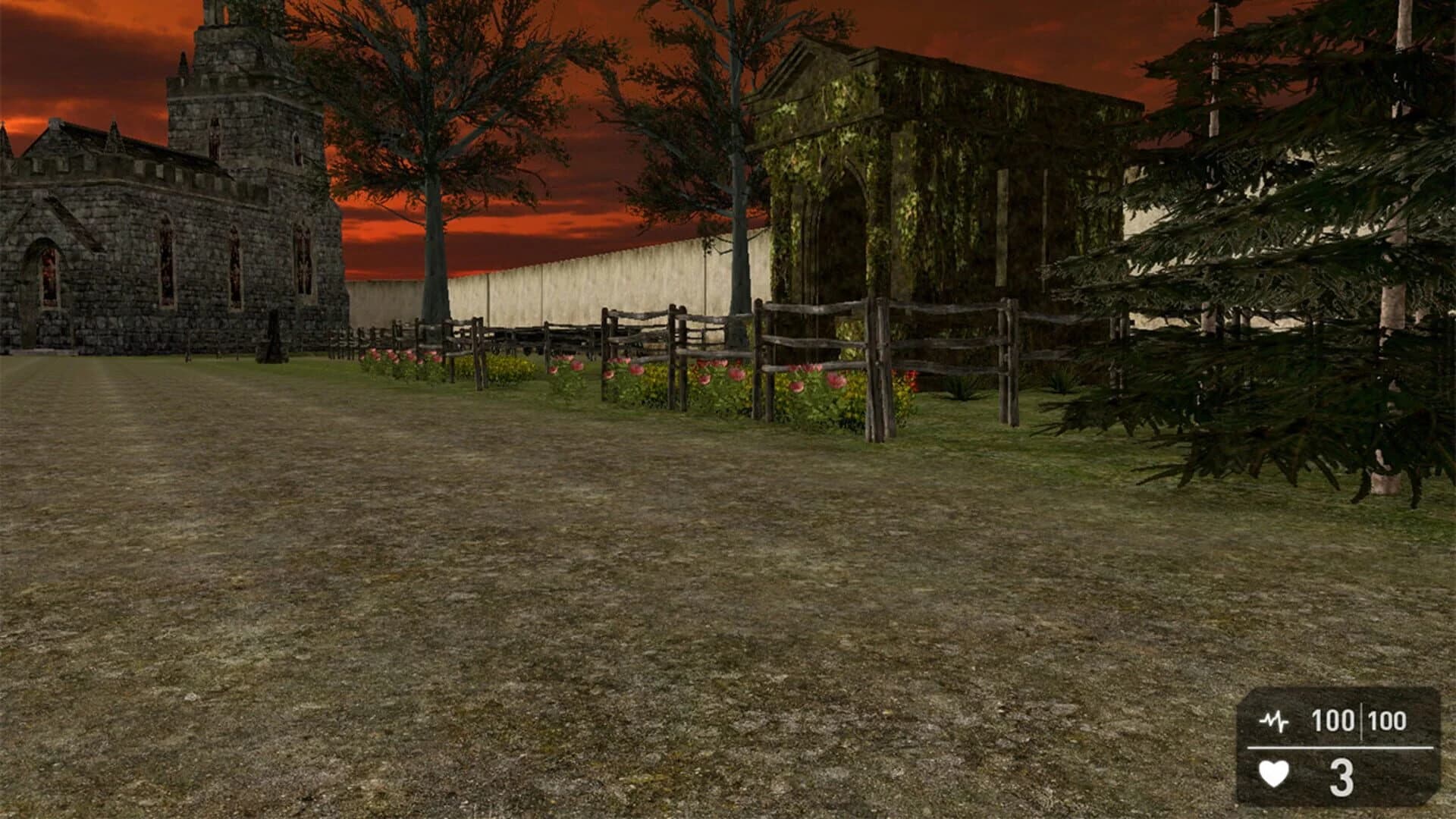Click the lives counter showing 3
This screenshot has height=819, width=1456.
(1341, 775)
